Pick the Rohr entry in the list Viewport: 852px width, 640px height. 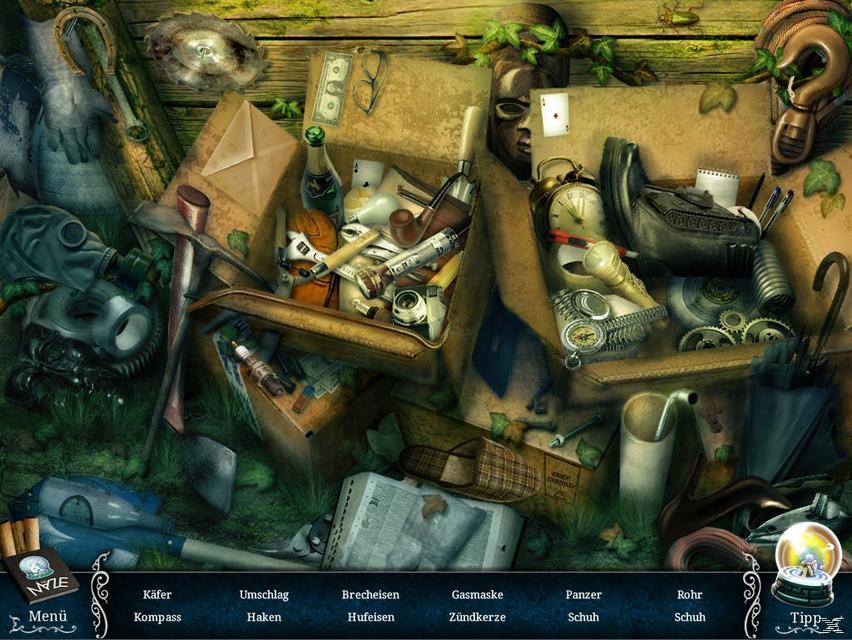[x=689, y=595]
